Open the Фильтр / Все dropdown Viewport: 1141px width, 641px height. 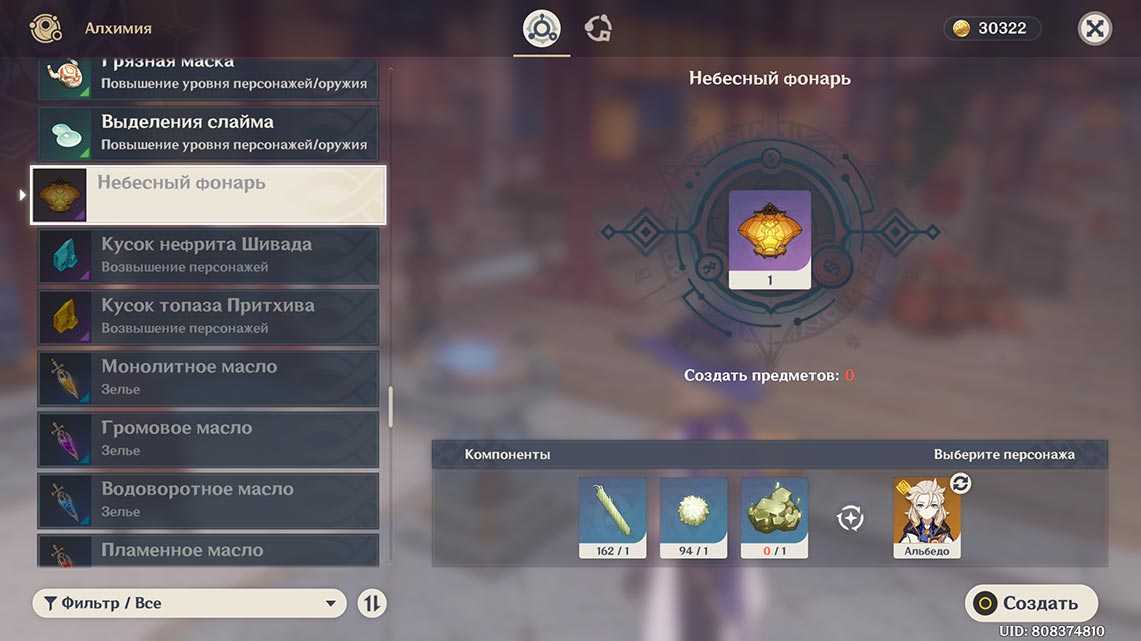click(x=190, y=603)
